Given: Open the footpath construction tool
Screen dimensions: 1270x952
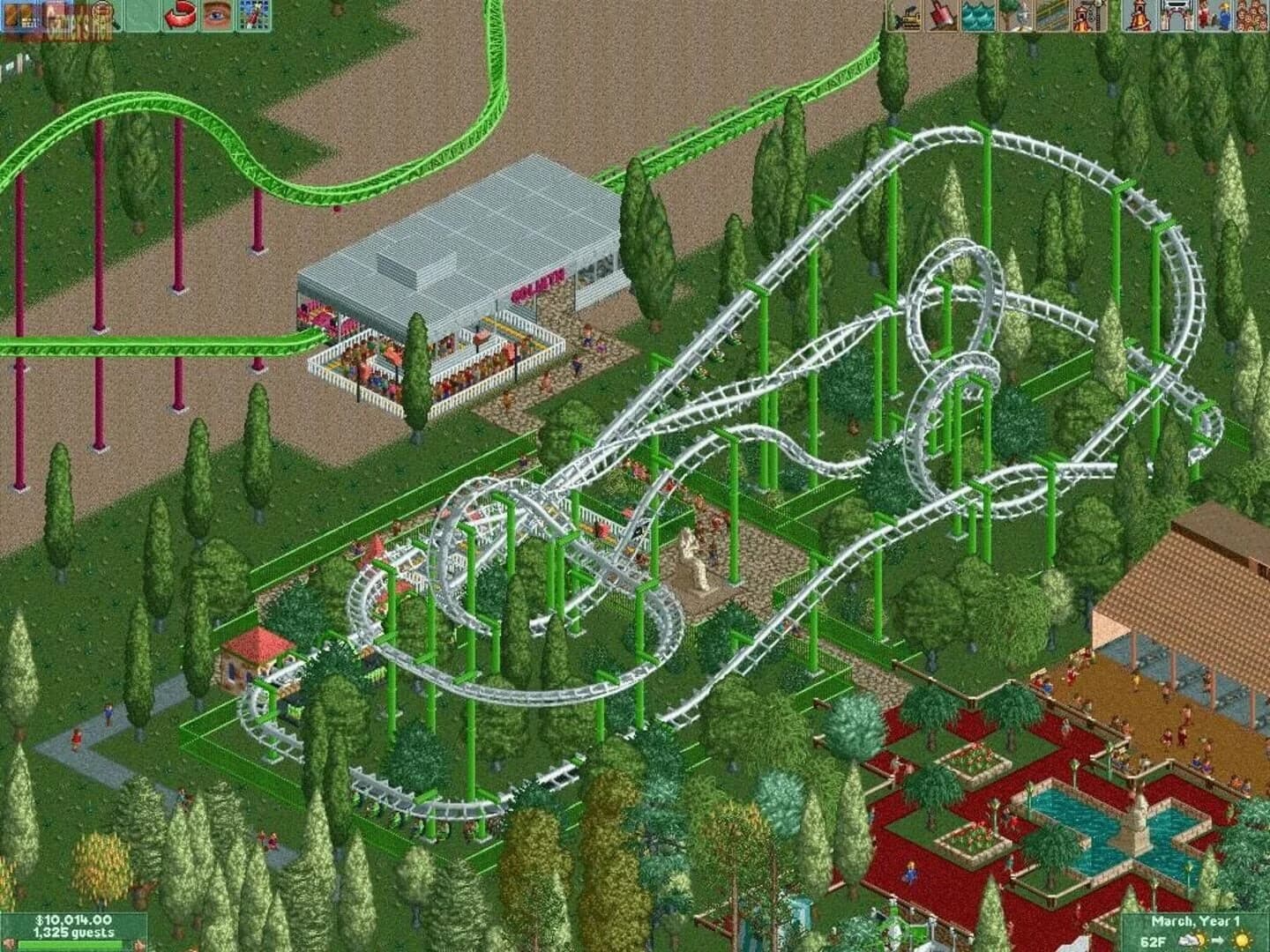Looking at the screenshot, I should [x=1050, y=15].
